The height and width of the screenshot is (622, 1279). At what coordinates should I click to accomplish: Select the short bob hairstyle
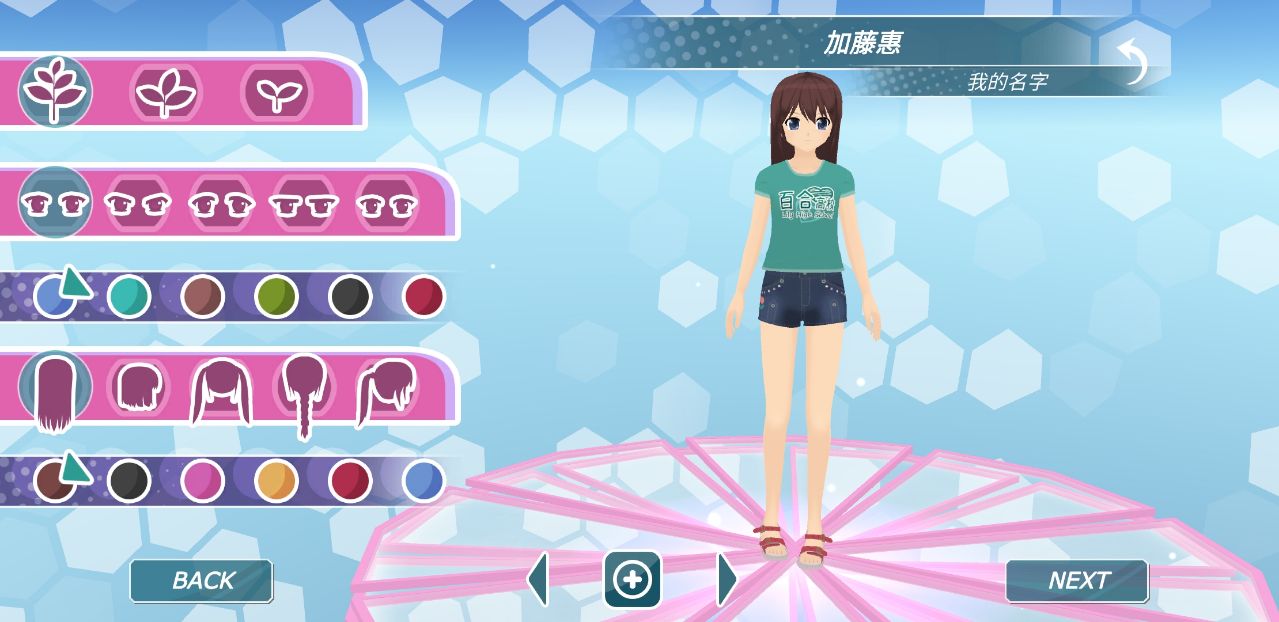[138, 388]
